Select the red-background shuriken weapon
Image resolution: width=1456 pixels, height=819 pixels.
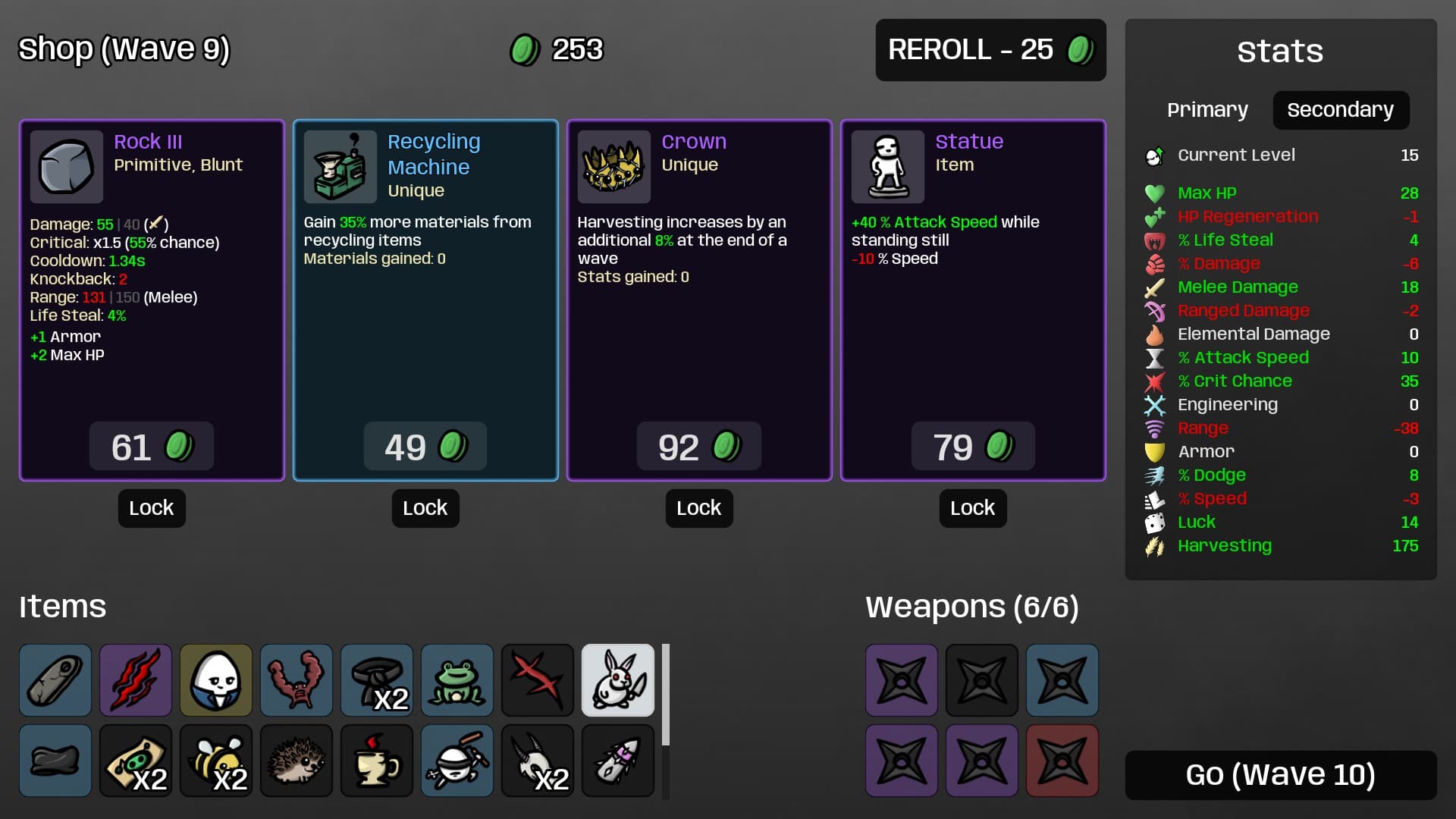click(1062, 761)
